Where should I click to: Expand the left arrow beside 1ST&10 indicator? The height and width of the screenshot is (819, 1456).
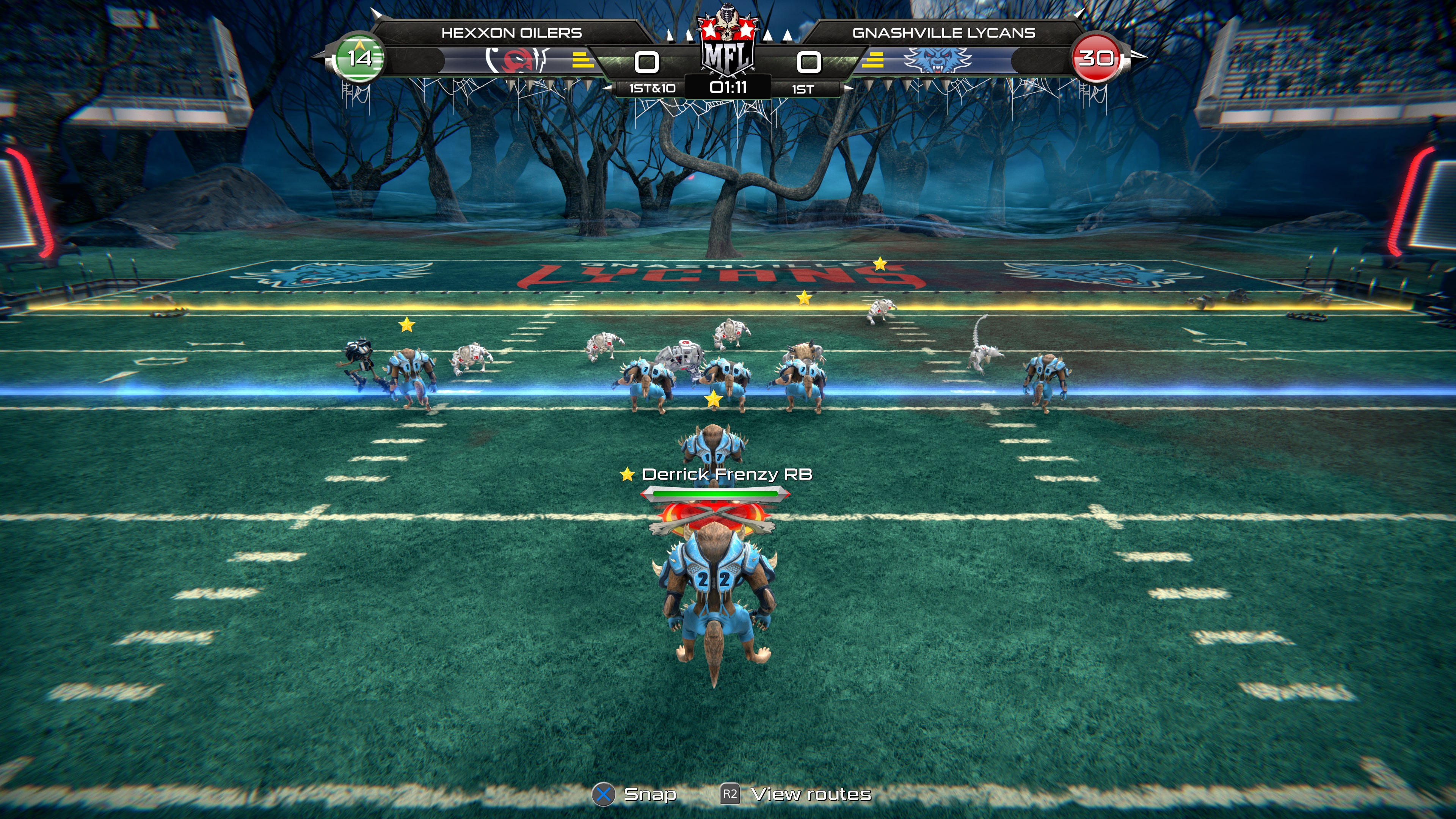tap(608, 88)
